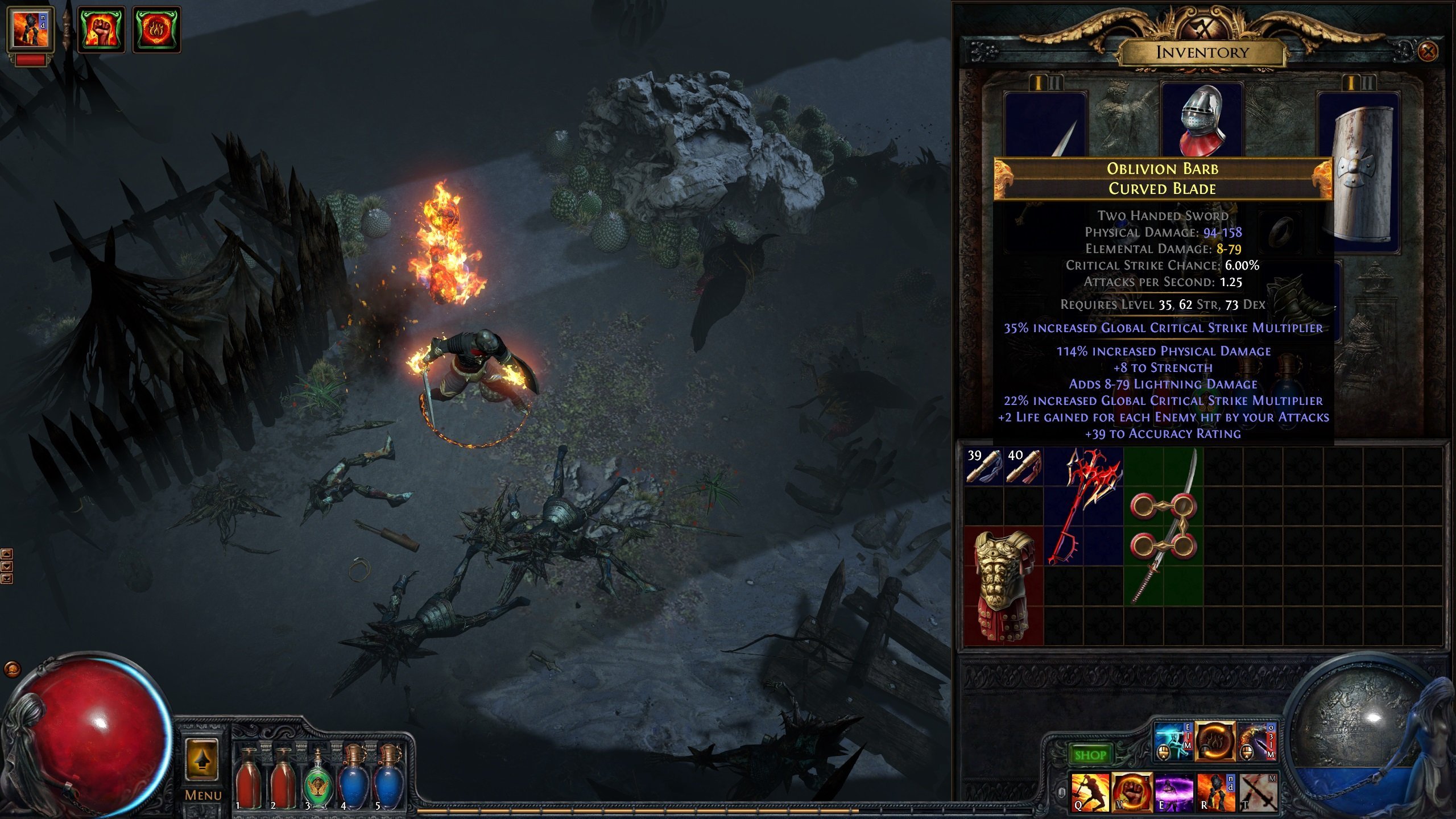This screenshot has height=819, width=1456.
Task: Select the crossed swords skill on T
Action: point(1259,792)
